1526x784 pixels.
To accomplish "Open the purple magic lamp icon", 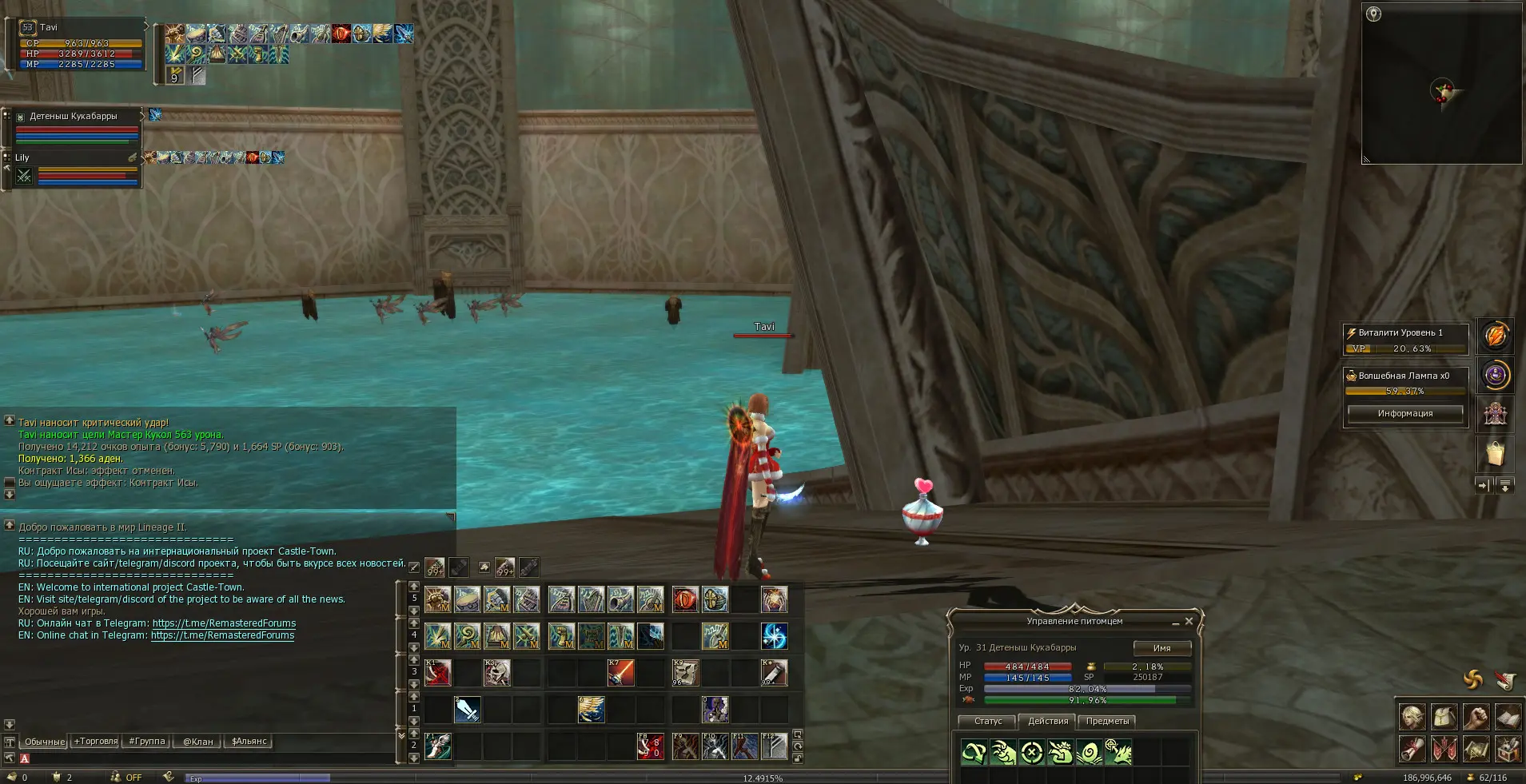I will pos(1495,375).
